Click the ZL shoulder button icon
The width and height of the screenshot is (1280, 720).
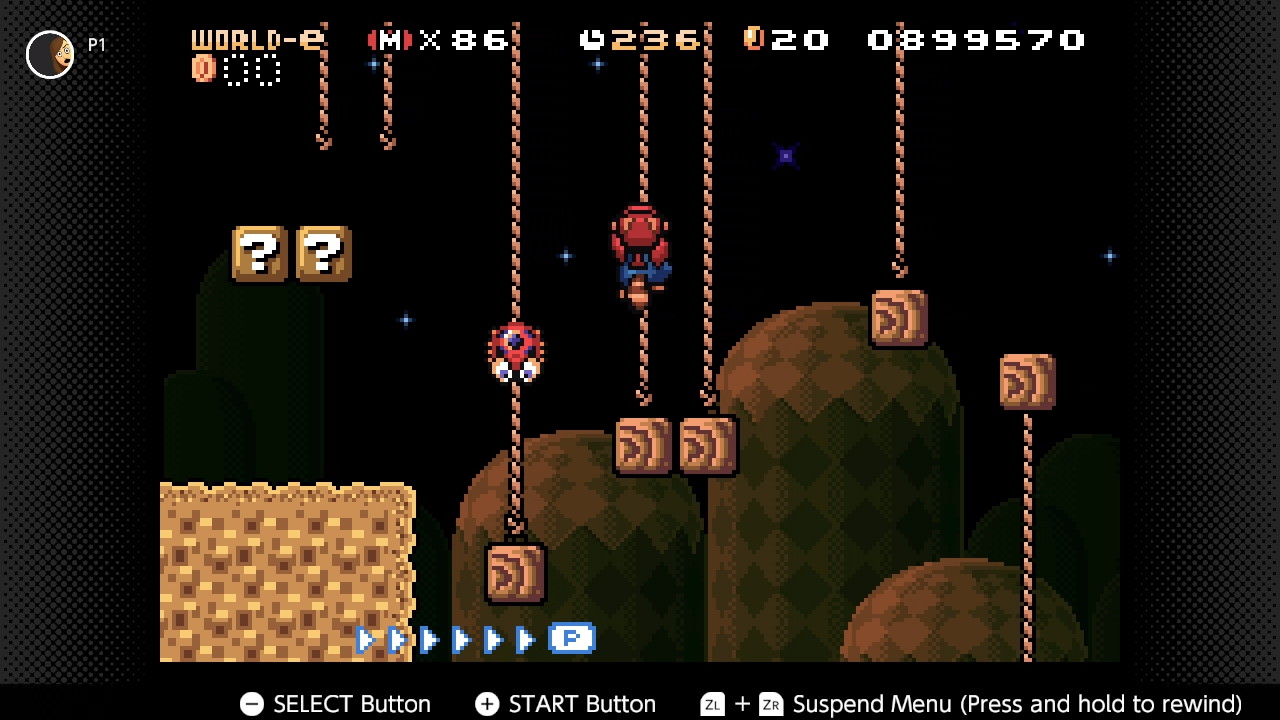click(712, 704)
